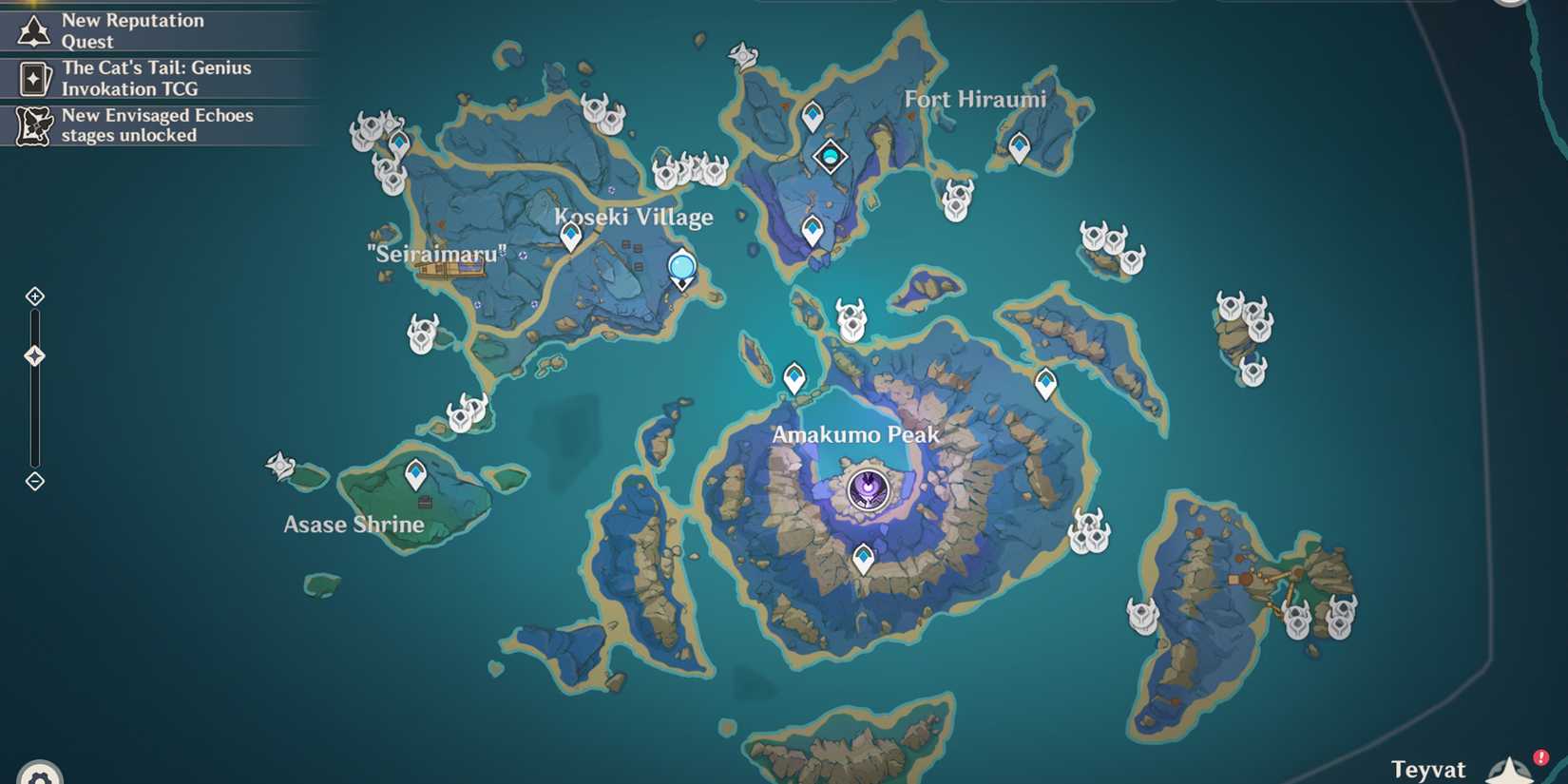
Task: Zoom out with the minus control below the slider
Action: point(35,481)
